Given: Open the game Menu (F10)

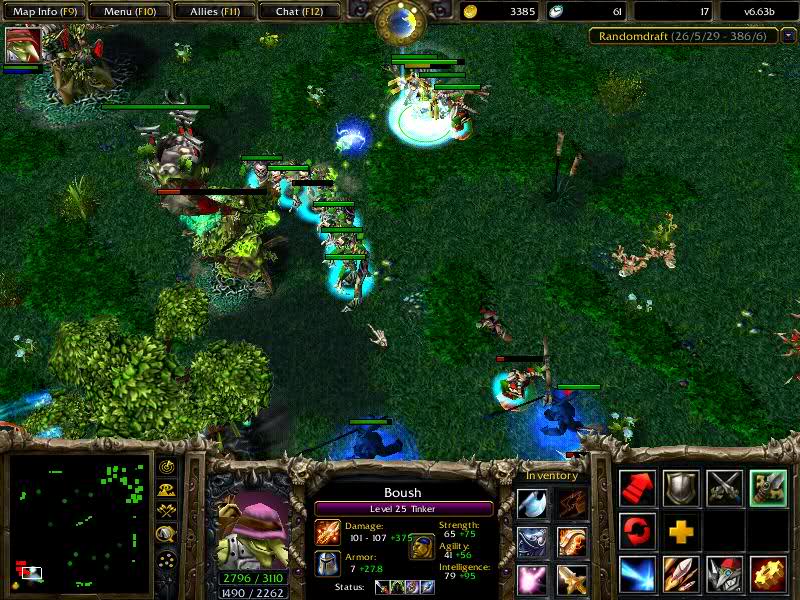Looking at the screenshot, I should [x=127, y=12].
